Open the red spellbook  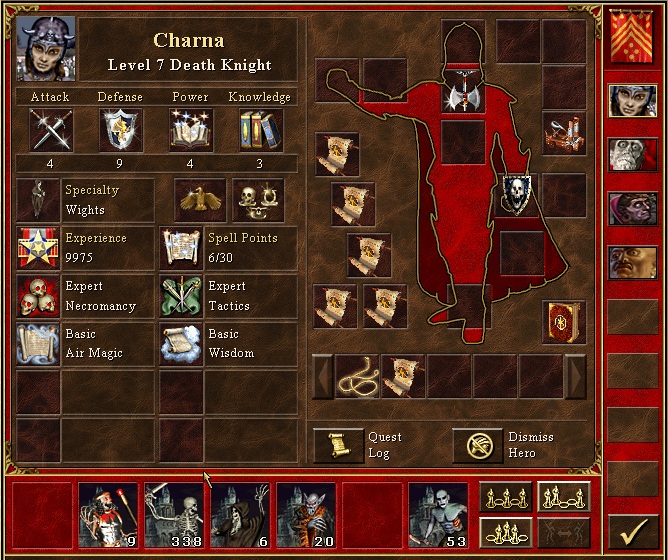[x=564, y=322]
